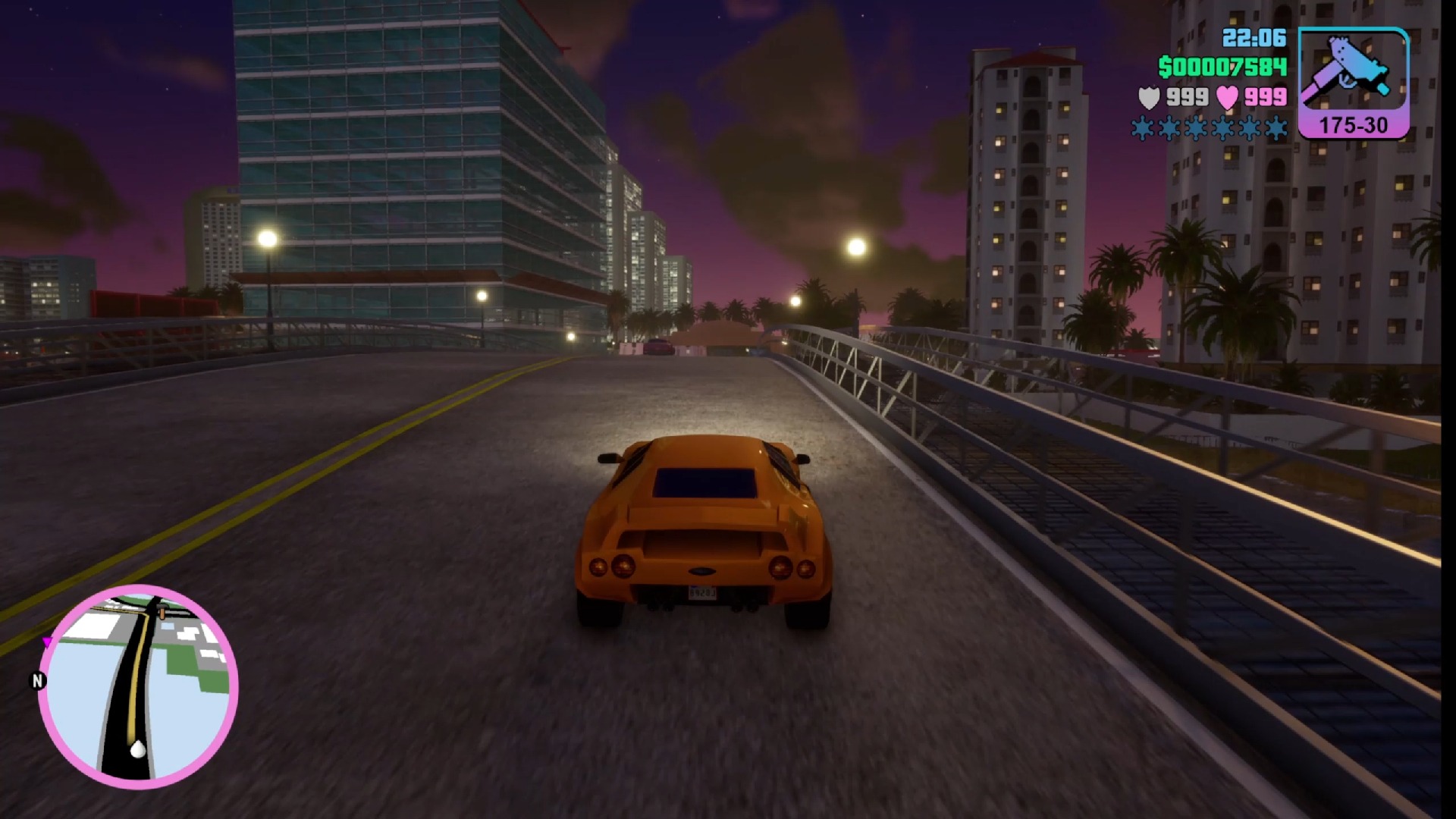Click the white player blip on minimap
This screenshot has height=819, width=1456.
[x=138, y=749]
